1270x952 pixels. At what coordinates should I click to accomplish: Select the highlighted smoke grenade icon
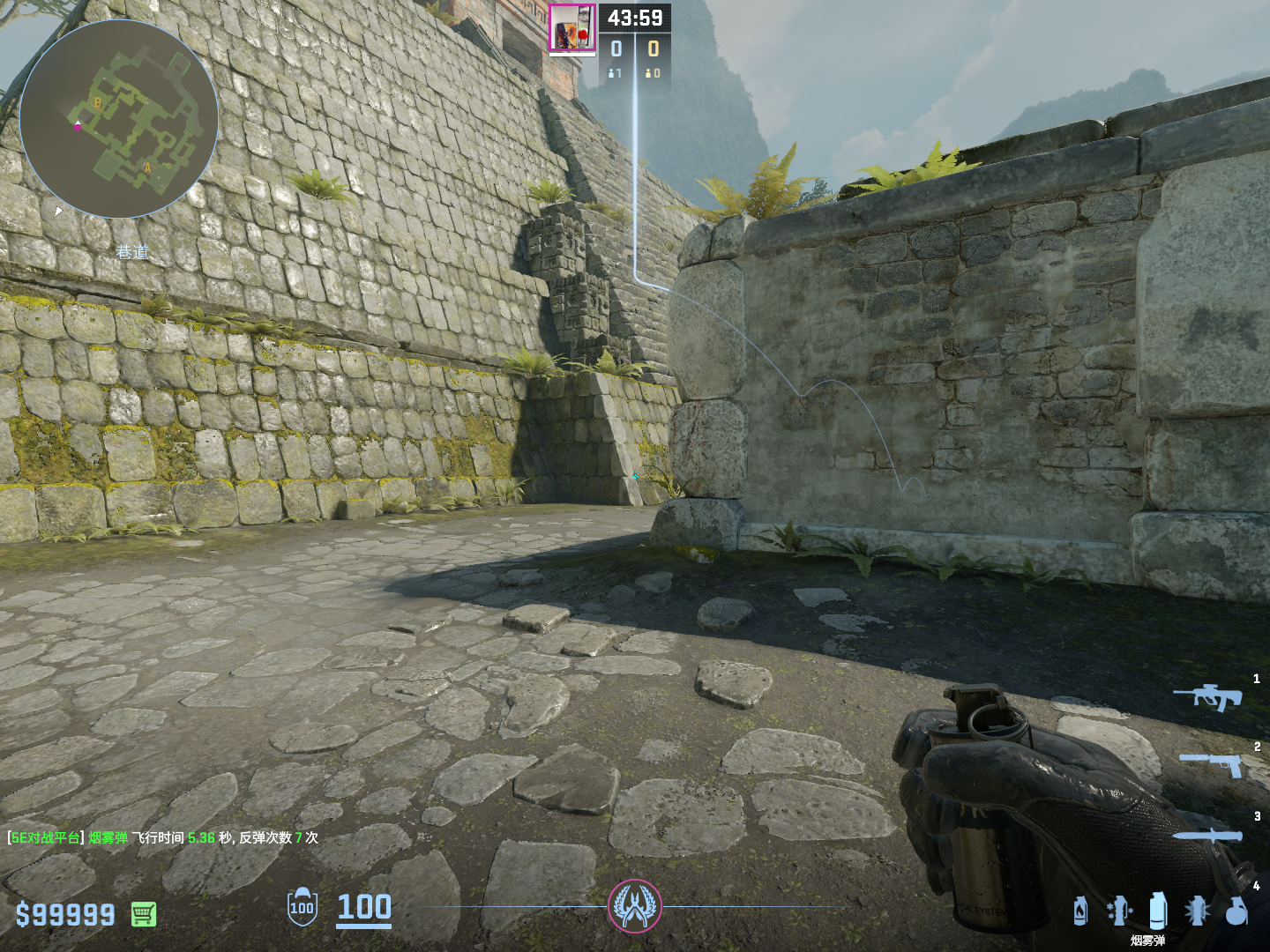[1158, 911]
